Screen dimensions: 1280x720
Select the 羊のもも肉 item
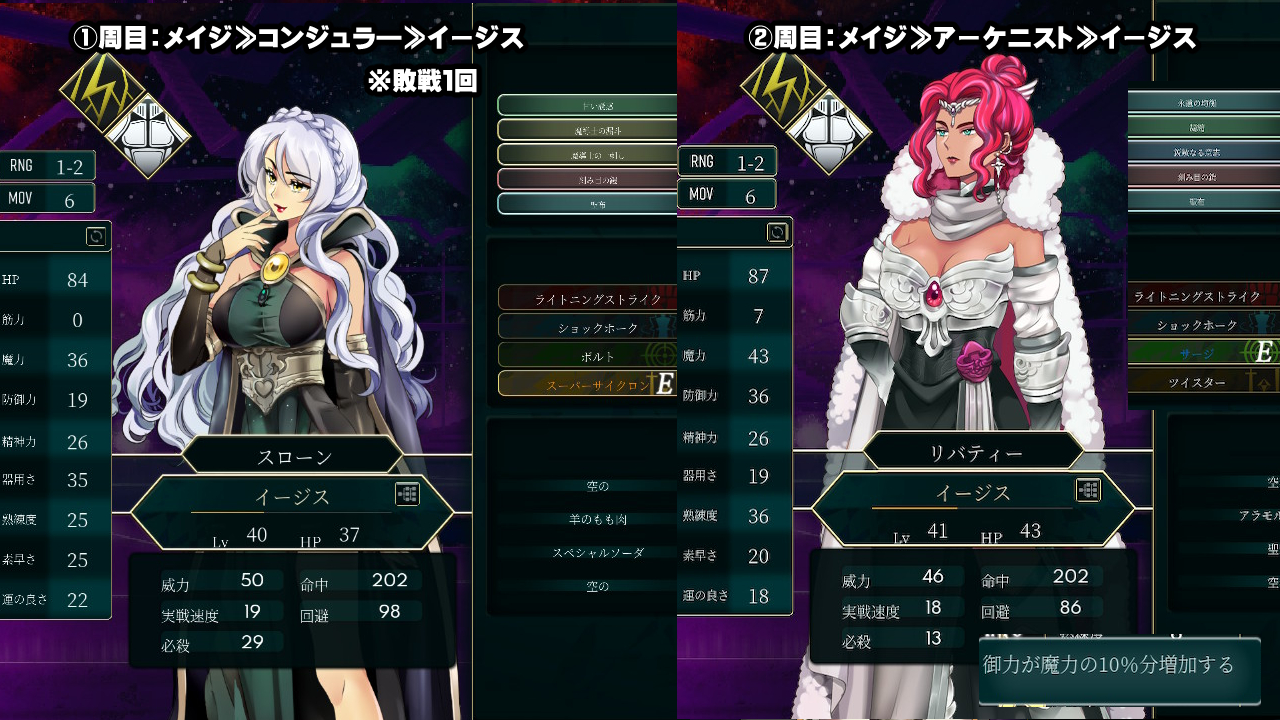click(597, 519)
